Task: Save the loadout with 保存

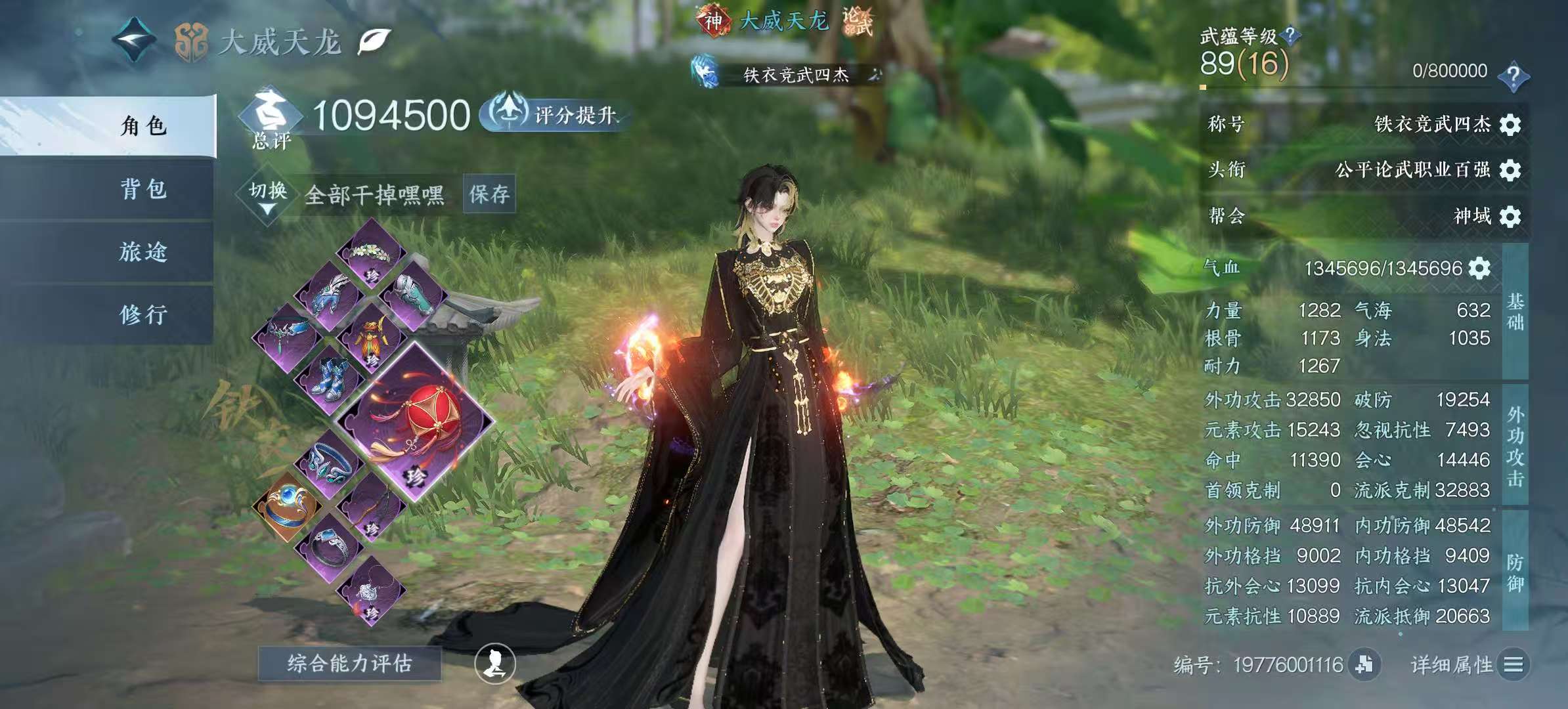Action: tap(489, 194)
